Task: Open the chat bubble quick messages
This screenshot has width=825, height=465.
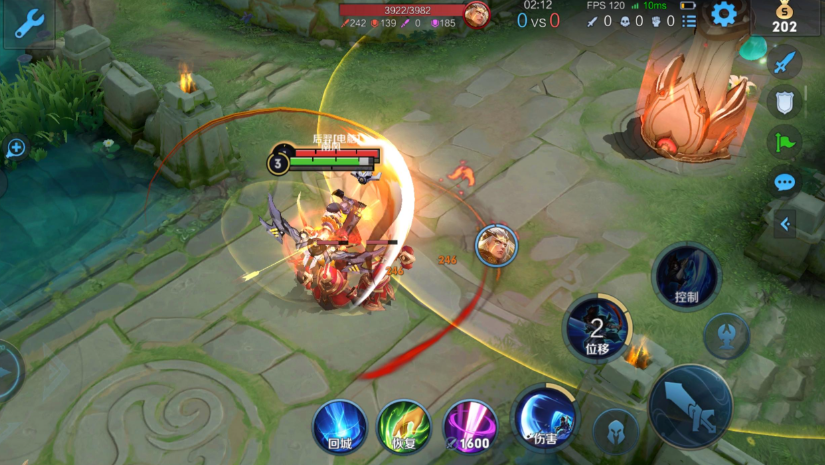Action: pyautogui.click(x=784, y=182)
